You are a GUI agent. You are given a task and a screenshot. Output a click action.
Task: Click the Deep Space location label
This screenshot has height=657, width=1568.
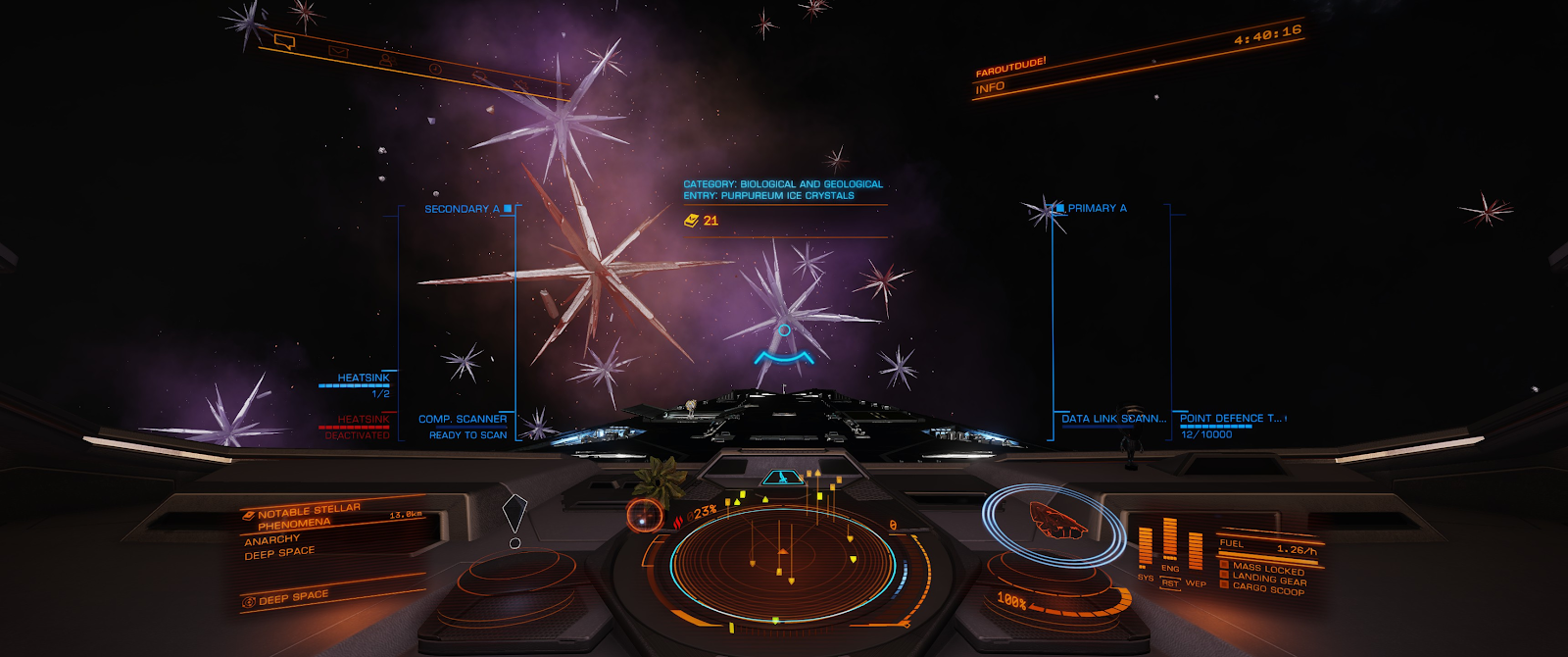[x=292, y=596]
